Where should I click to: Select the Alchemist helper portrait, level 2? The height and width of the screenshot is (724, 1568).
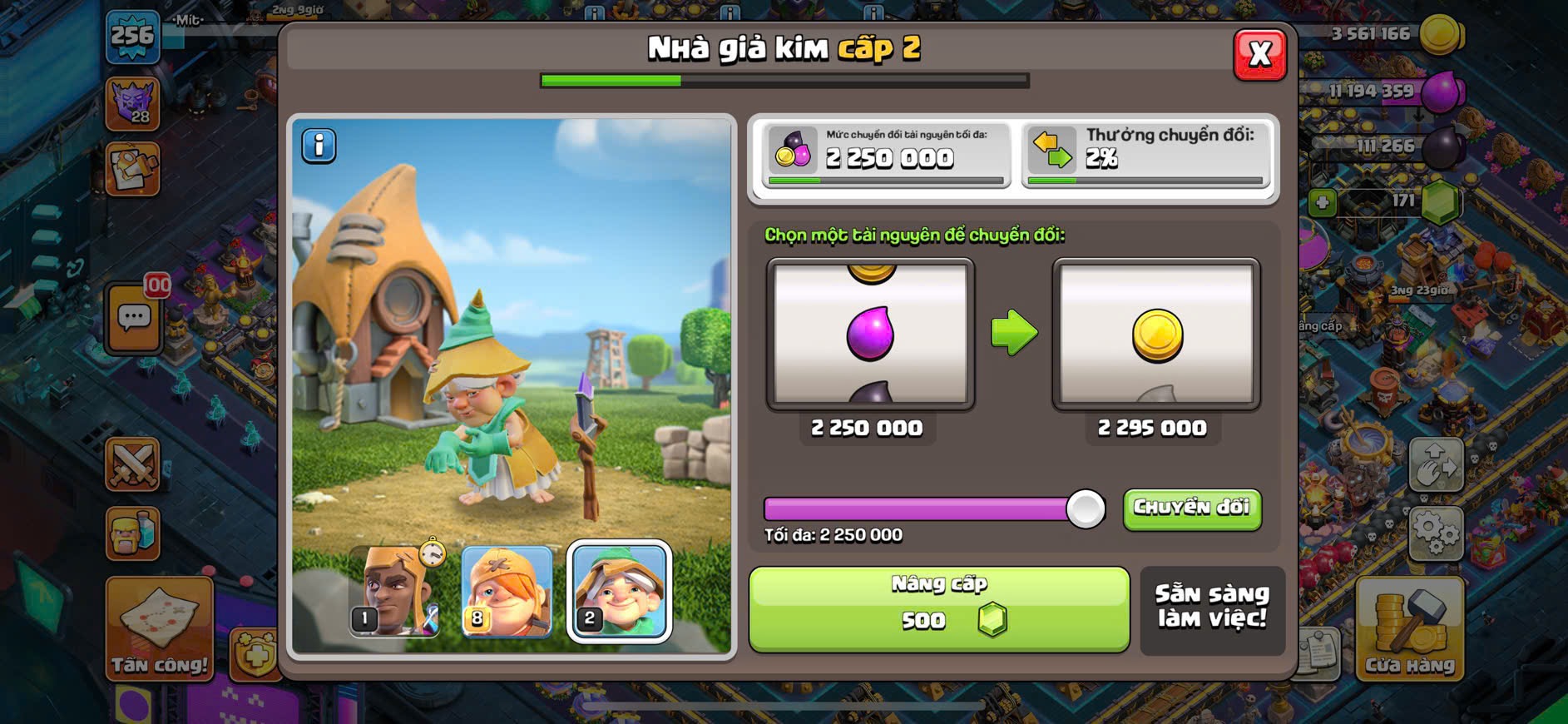[x=619, y=590]
